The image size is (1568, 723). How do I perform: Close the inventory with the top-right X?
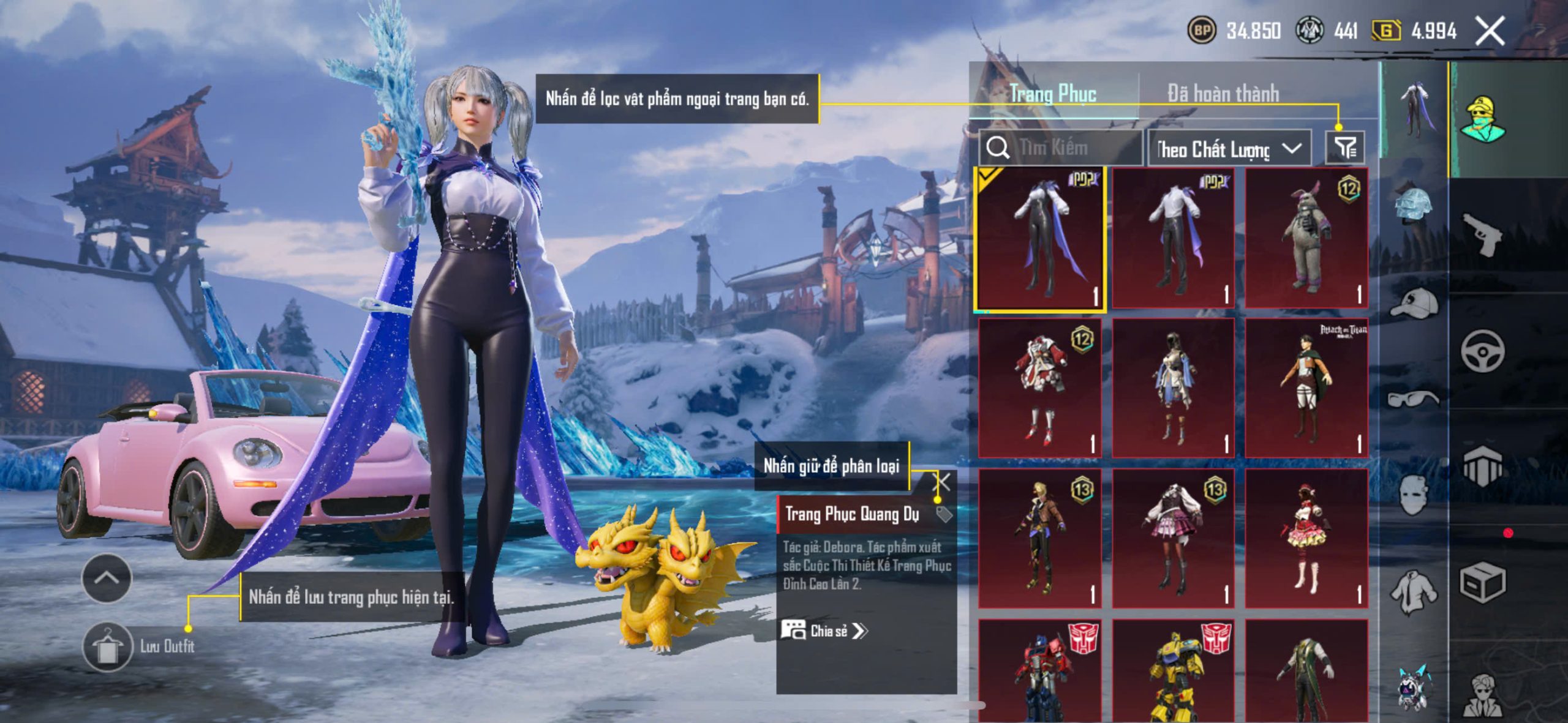[x=1490, y=31]
